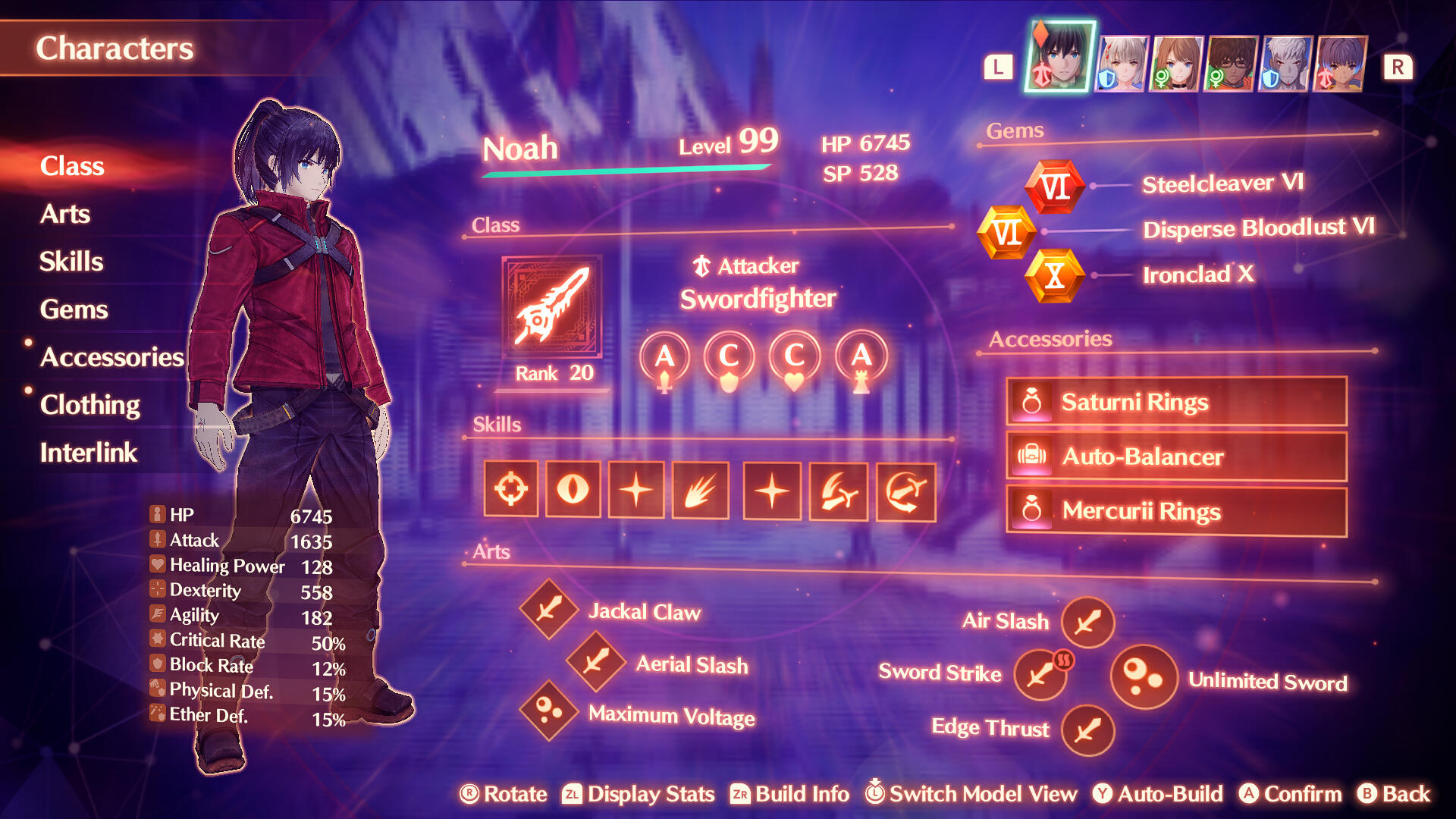The width and height of the screenshot is (1456, 819).
Task: Pick the Disperse Bloodlust VI gem
Action: pyautogui.click(x=1006, y=232)
